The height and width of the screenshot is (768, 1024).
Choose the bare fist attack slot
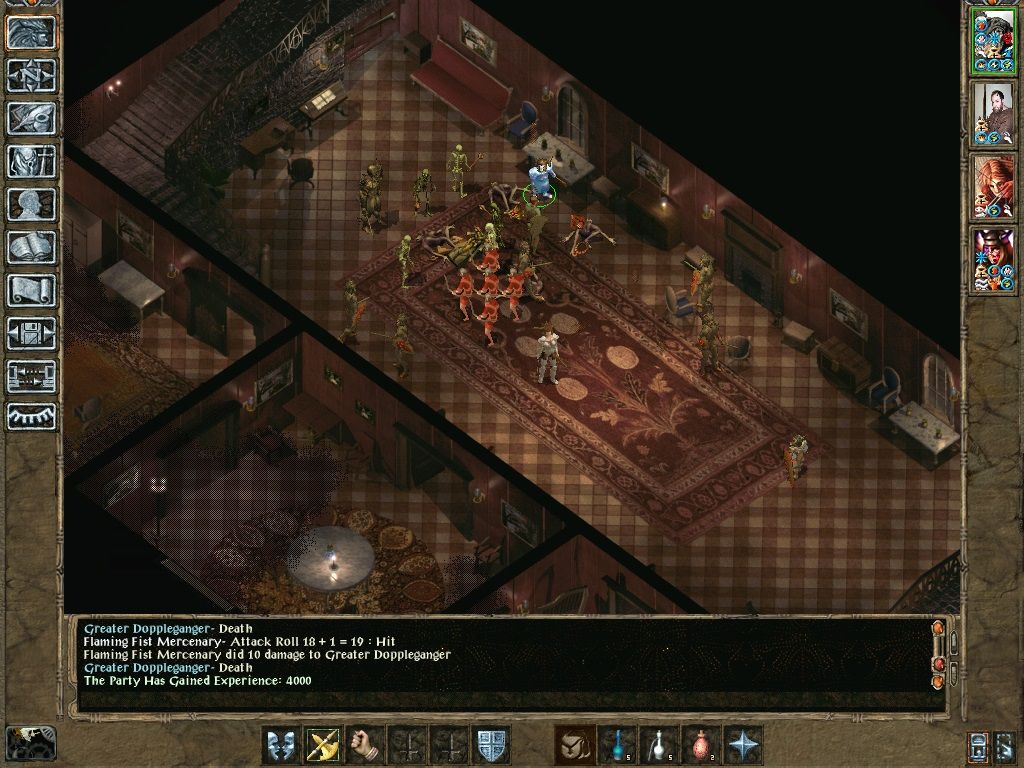pyautogui.click(x=367, y=745)
